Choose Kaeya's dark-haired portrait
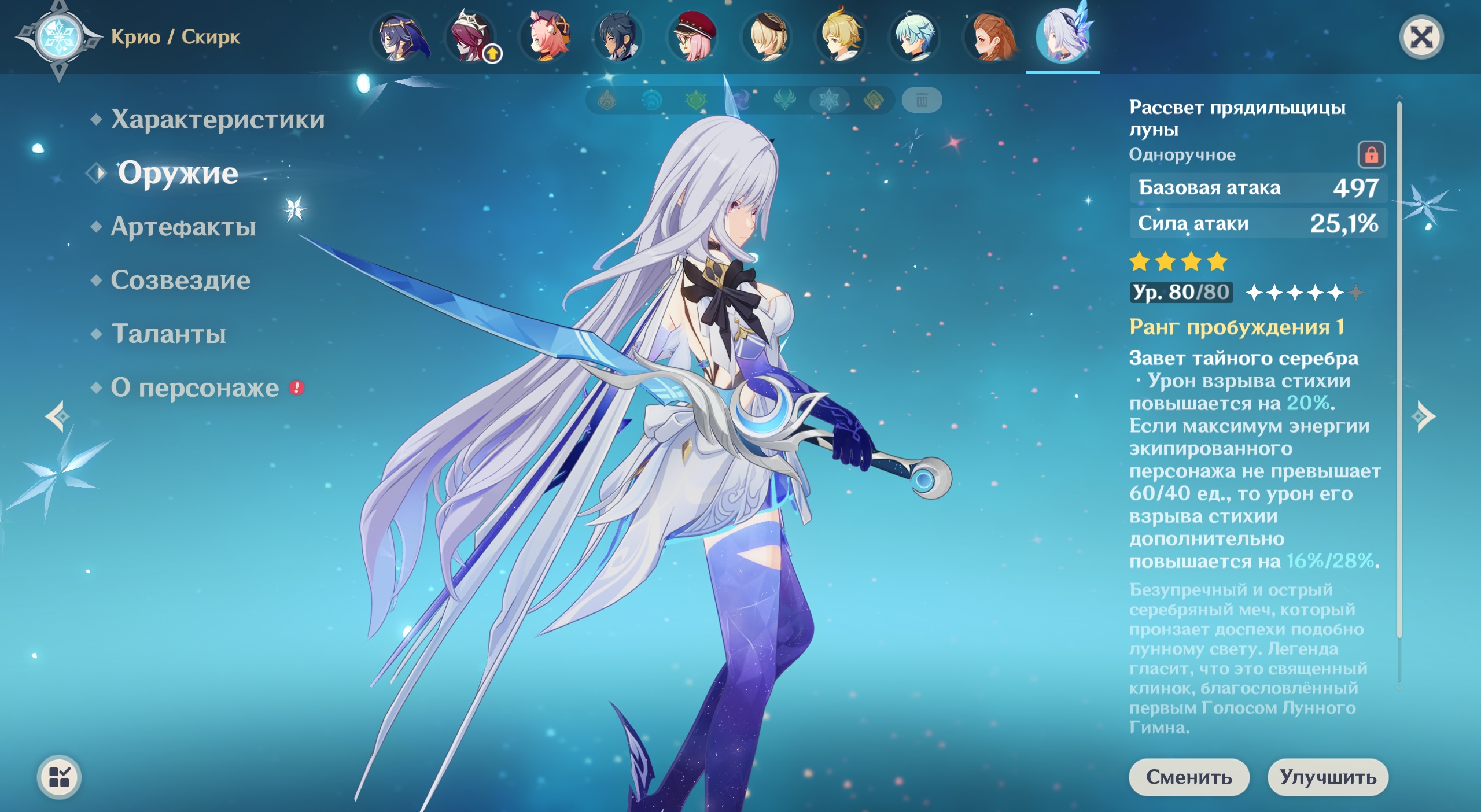The image size is (1481, 812). 618,37
